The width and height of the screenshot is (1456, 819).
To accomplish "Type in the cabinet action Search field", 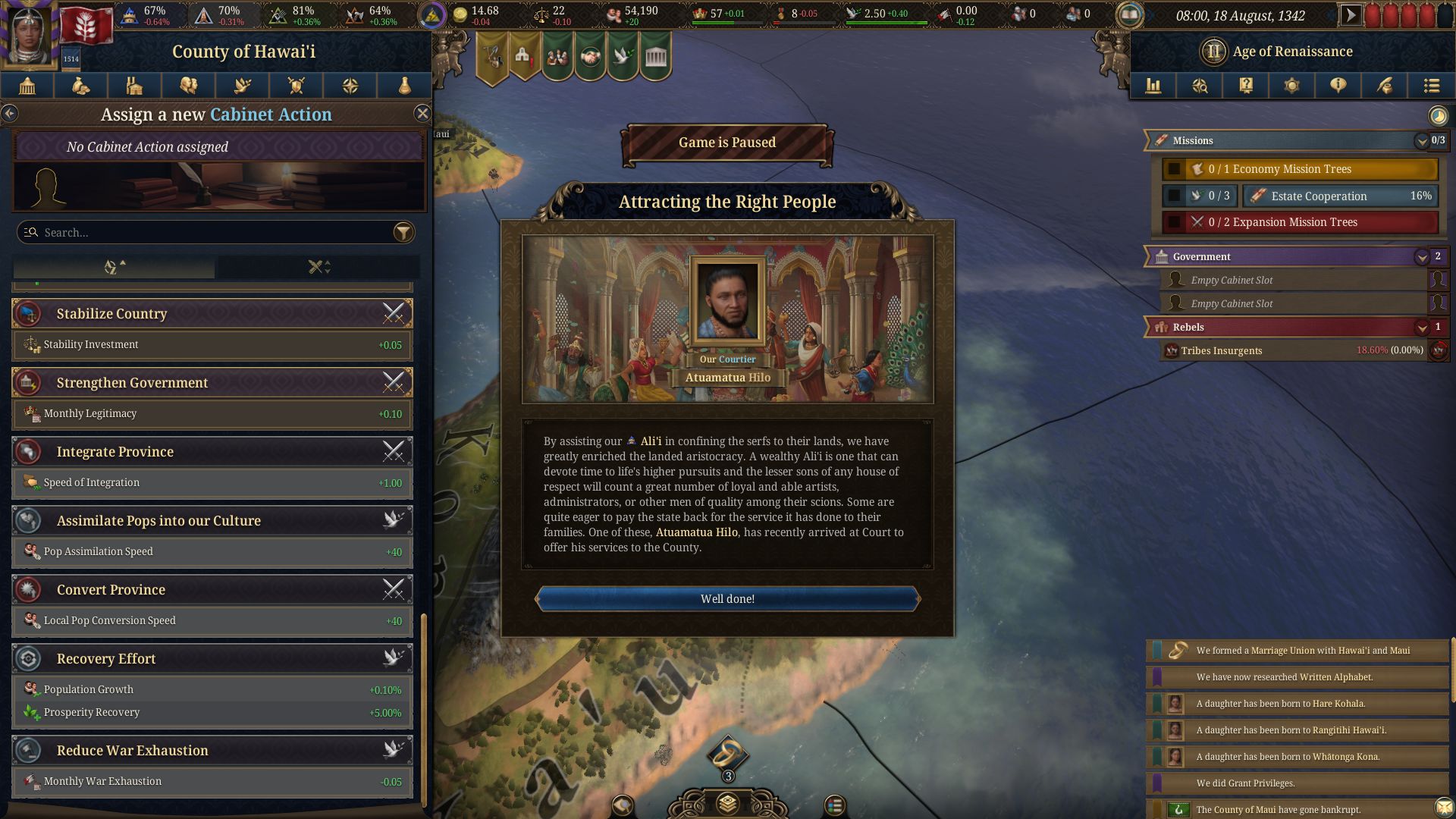I will point(205,233).
